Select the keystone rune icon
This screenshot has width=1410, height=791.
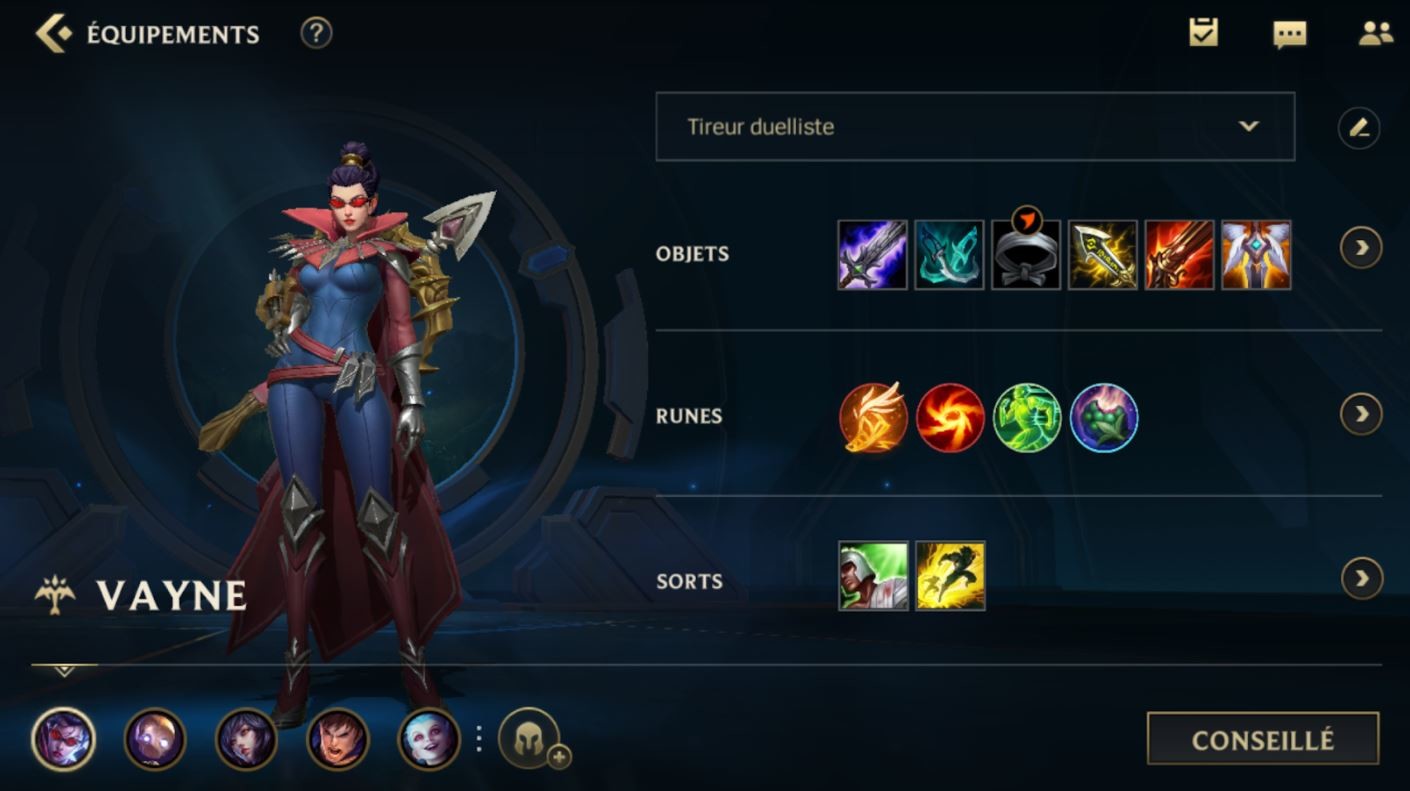click(872, 417)
